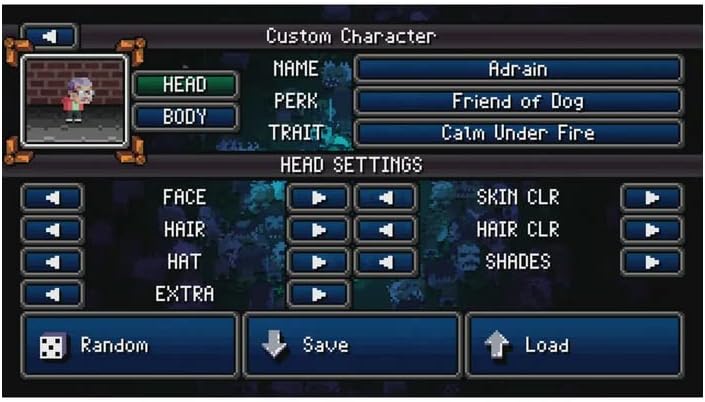Change the Calm Under Fire trait
705x402 pixels.
click(518, 132)
